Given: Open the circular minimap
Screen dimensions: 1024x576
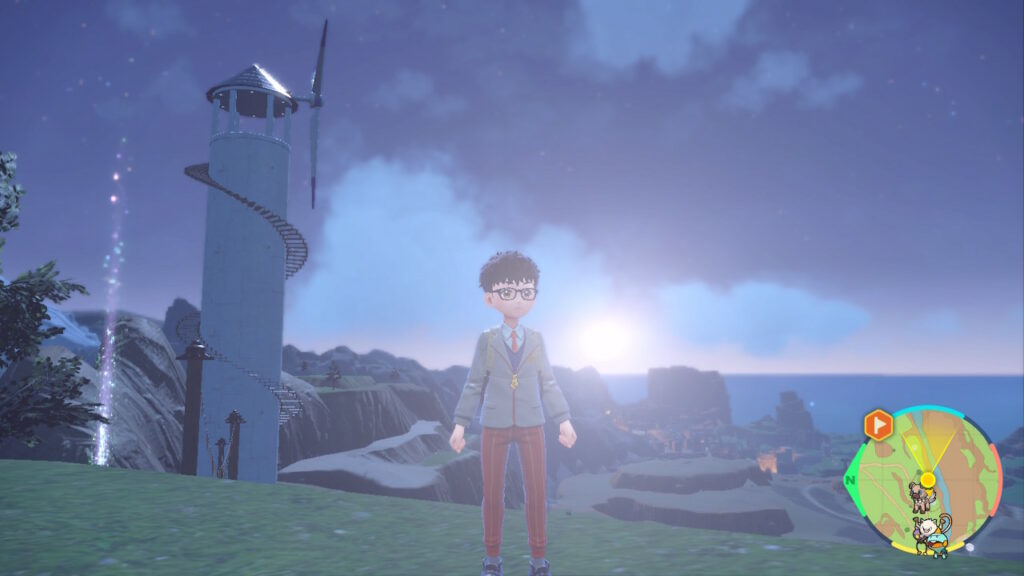Looking at the screenshot, I should tap(925, 481).
